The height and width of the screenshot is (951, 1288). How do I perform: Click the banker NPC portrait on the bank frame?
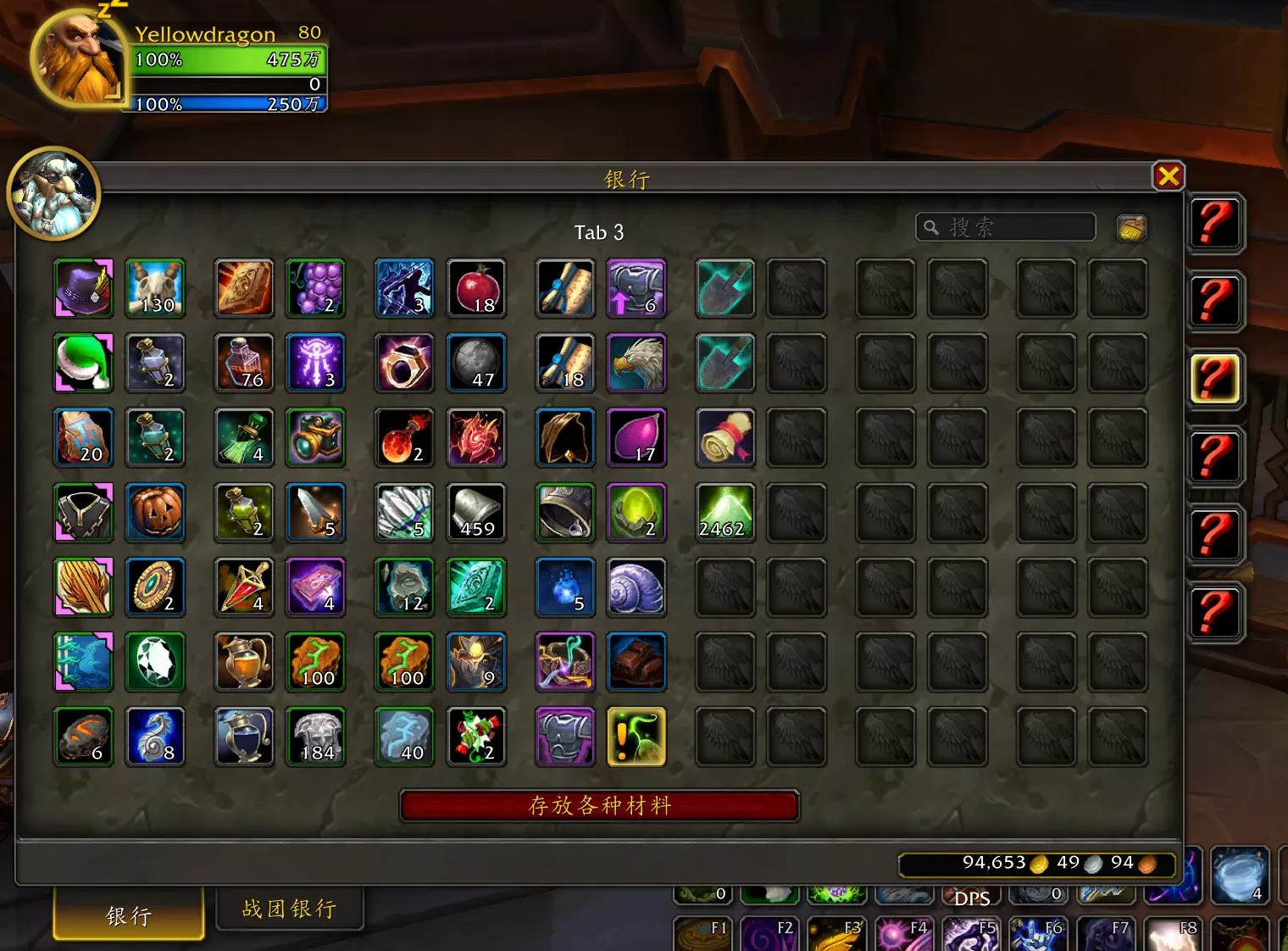click(x=53, y=193)
